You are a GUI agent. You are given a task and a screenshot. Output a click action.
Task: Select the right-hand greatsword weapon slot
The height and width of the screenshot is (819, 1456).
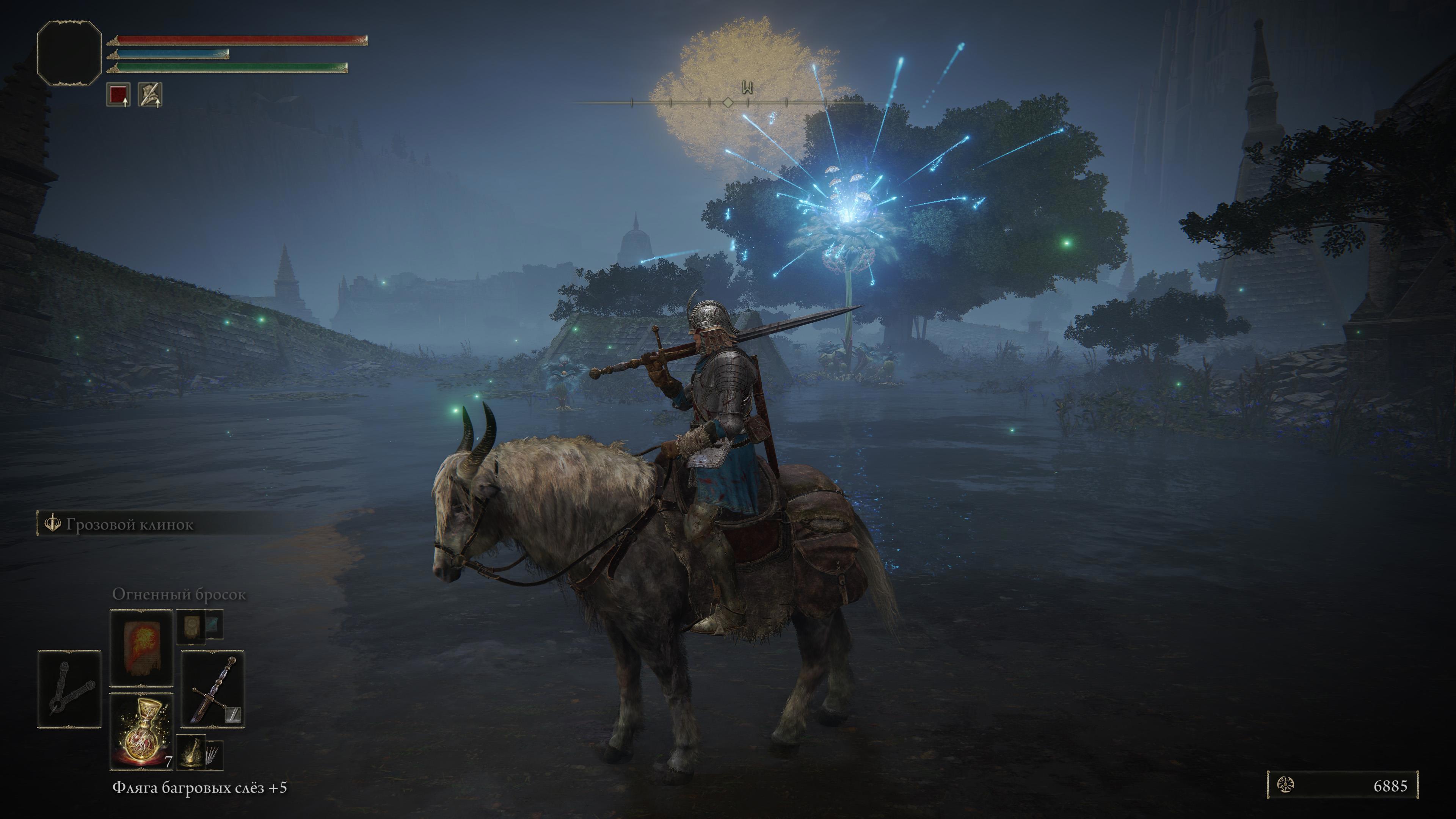click(x=212, y=689)
